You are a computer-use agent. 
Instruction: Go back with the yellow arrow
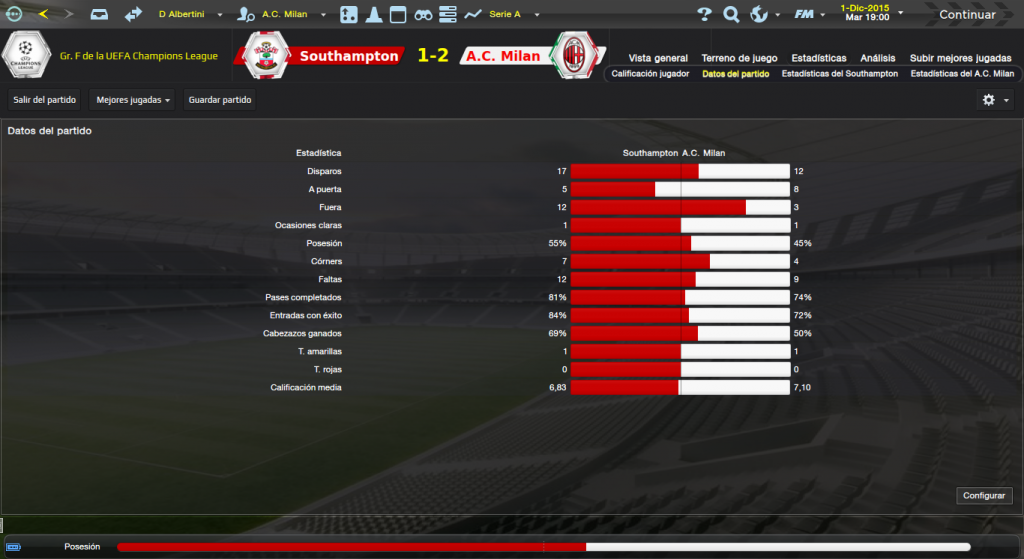(x=43, y=14)
